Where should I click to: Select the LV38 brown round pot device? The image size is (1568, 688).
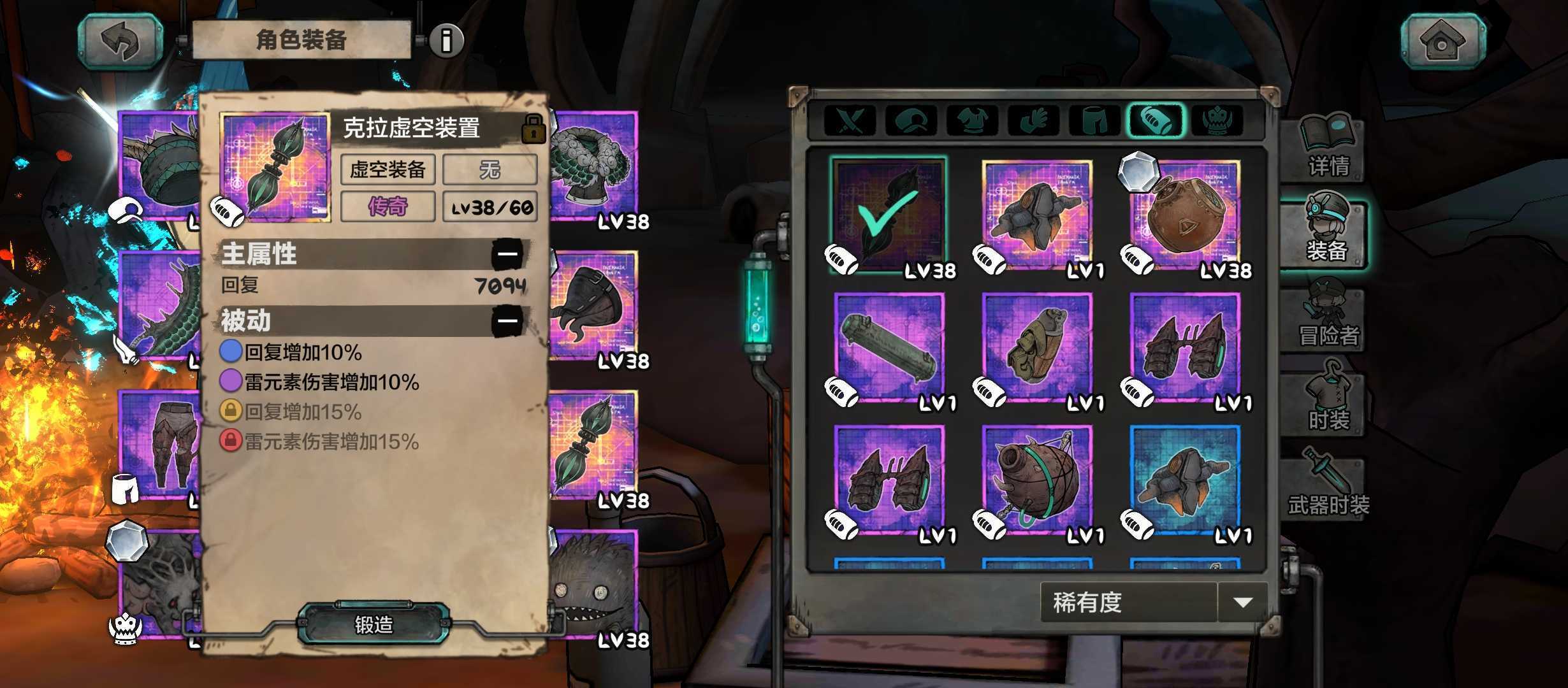coord(1185,217)
